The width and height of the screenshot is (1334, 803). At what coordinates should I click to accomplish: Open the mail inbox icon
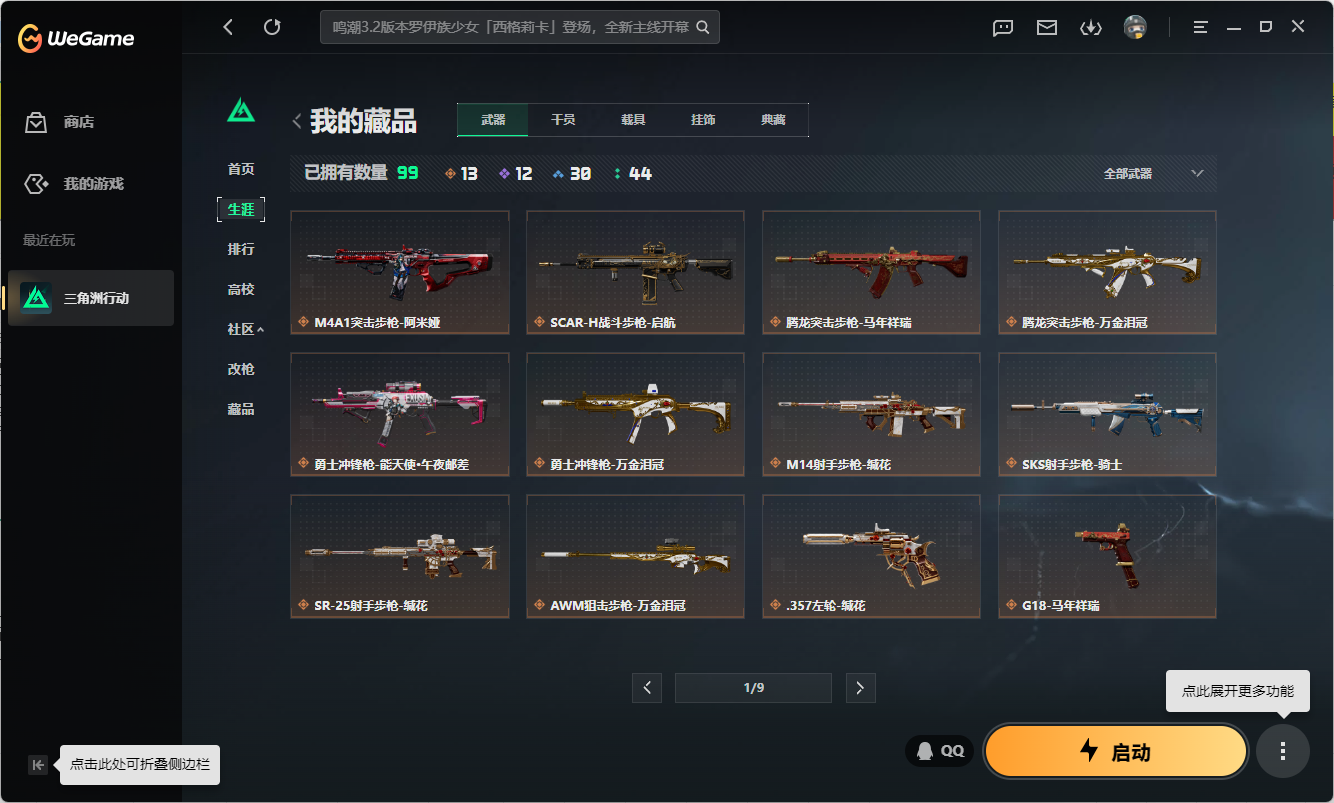click(x=1046, y=27)
